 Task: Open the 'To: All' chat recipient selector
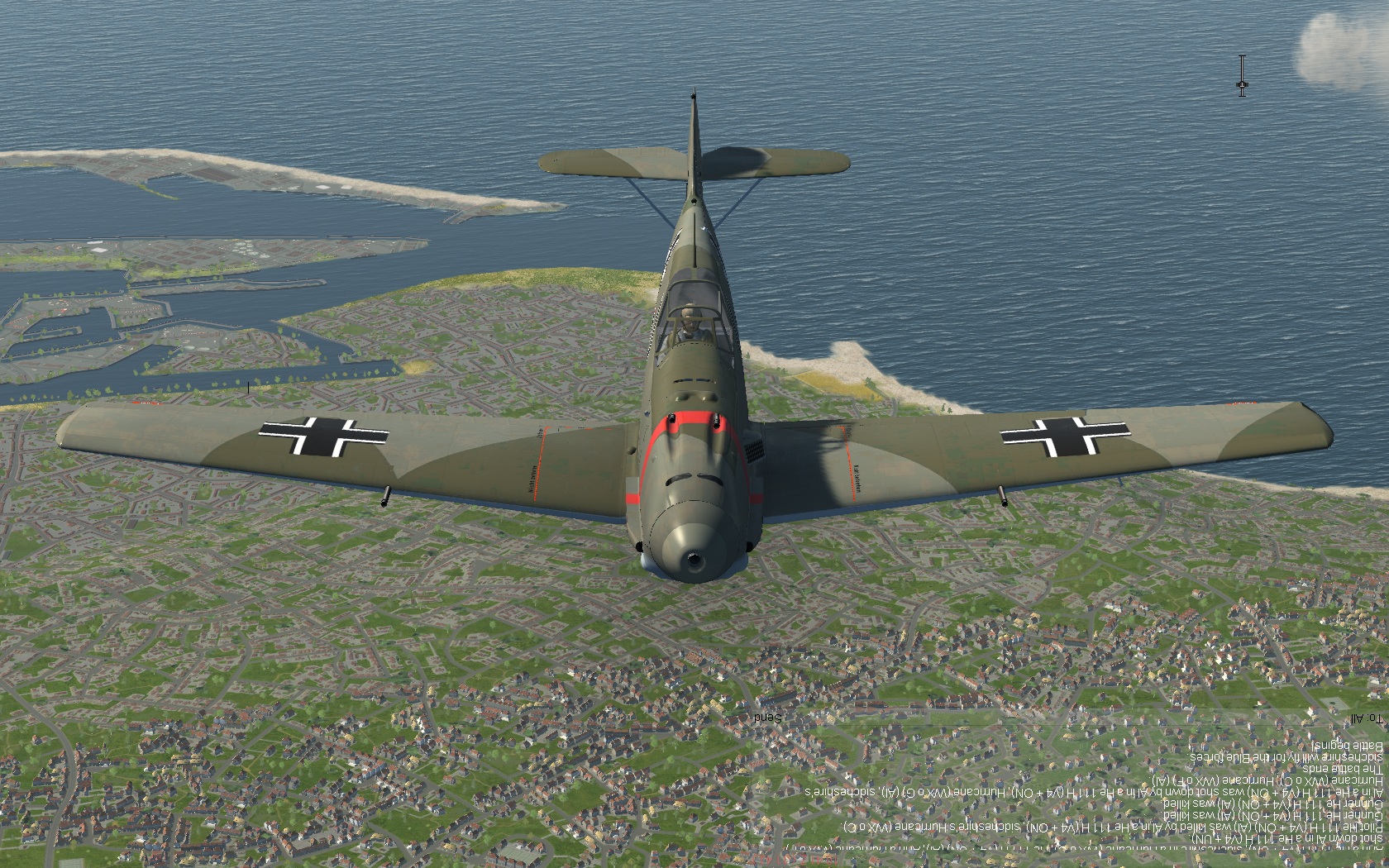tap(1365, 718)
